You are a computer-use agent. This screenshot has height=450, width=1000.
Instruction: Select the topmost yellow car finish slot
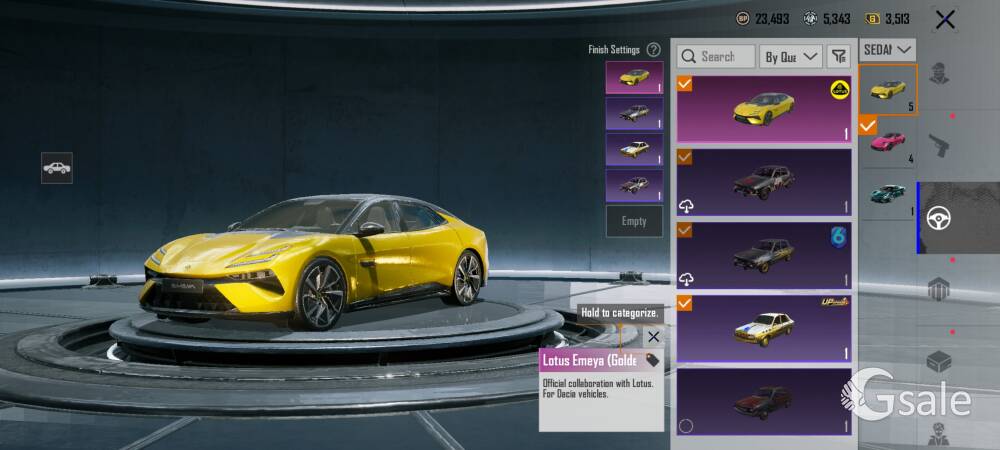coord(634,77)
